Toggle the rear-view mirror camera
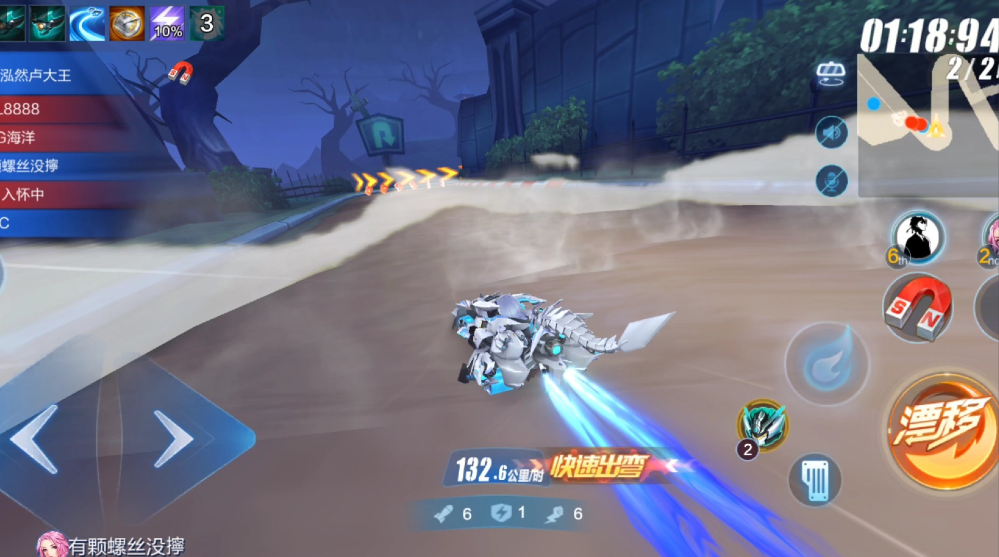The height and width of the screenshot is (557, 999). (x=831, y=74)
